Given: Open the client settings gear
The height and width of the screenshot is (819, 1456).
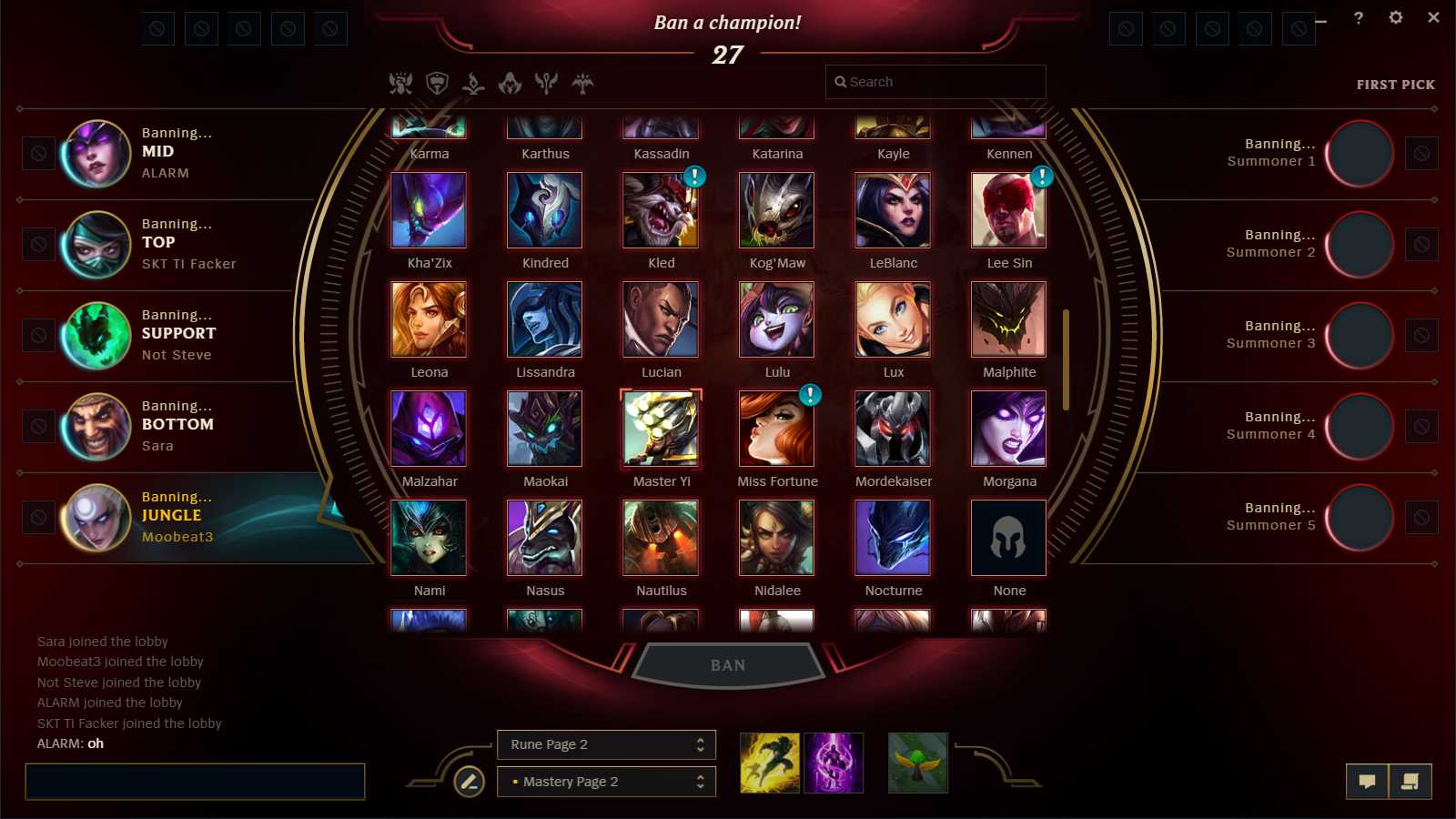Looking at the screenshot, I should pyautogui.click(x=1397, y=17).
